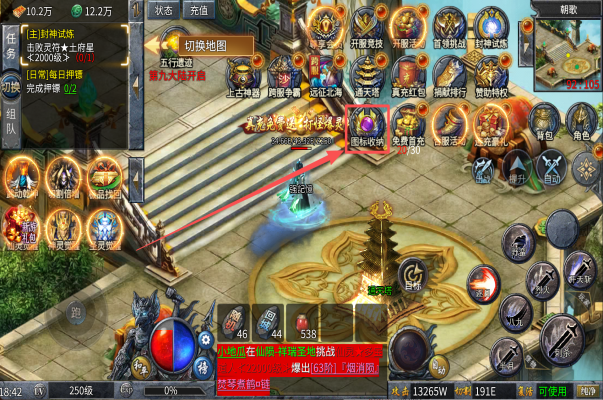This screenshot has height=400, width=603.
Task: Open the 状态 status button
Action: point(165,10)
